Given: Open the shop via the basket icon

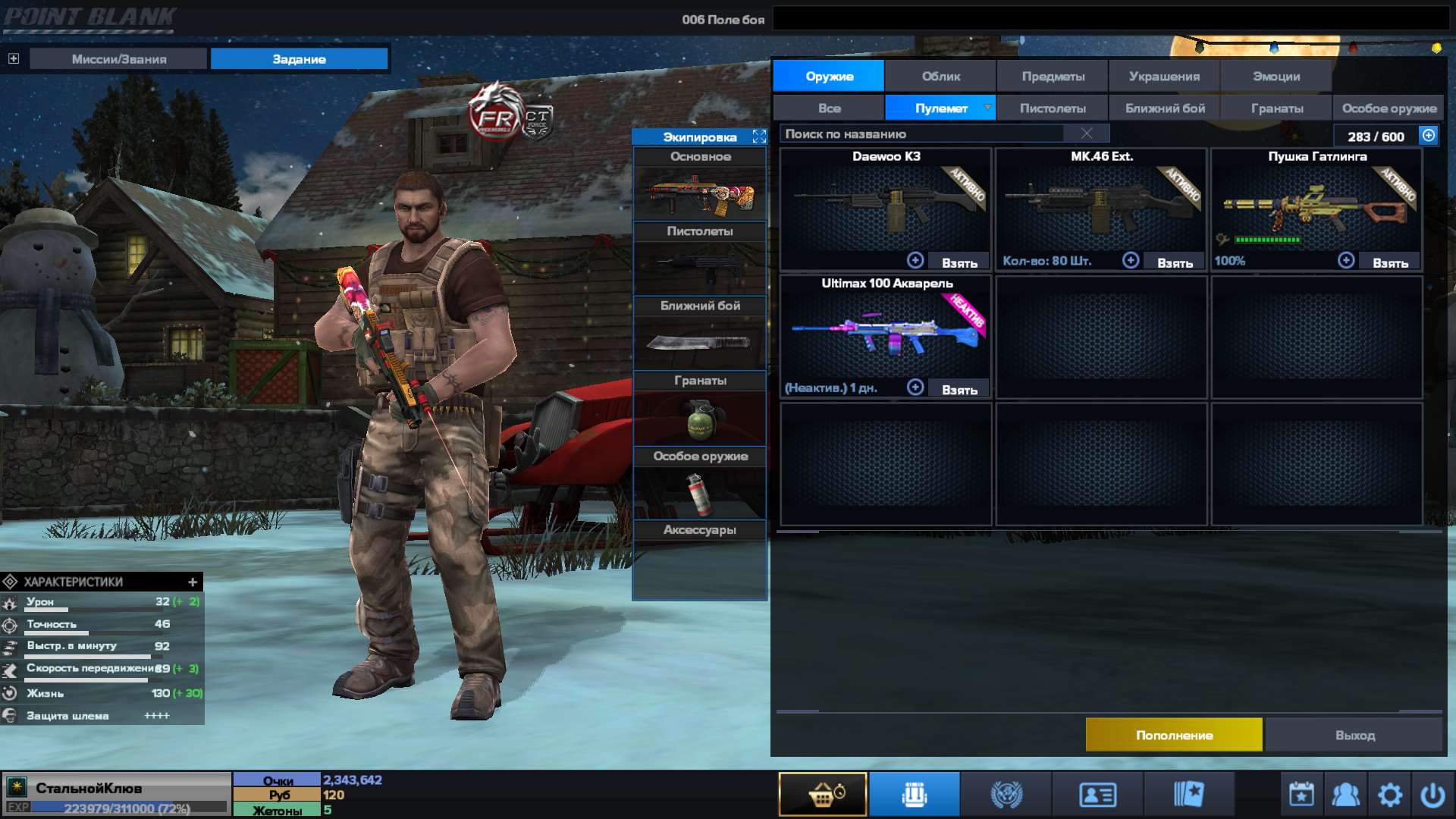Looking at the screenshot, I should click(823, 793).
